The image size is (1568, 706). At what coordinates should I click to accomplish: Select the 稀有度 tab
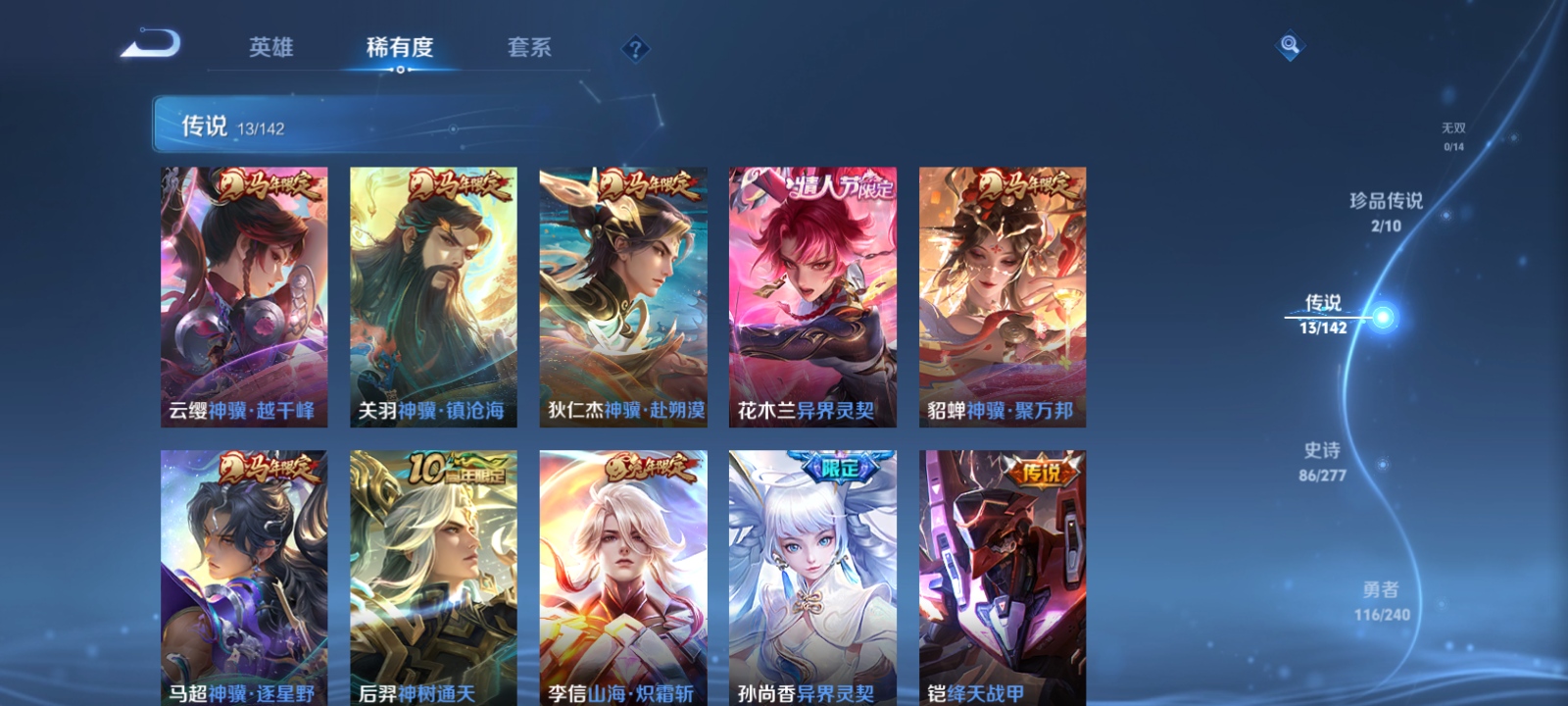400,46
